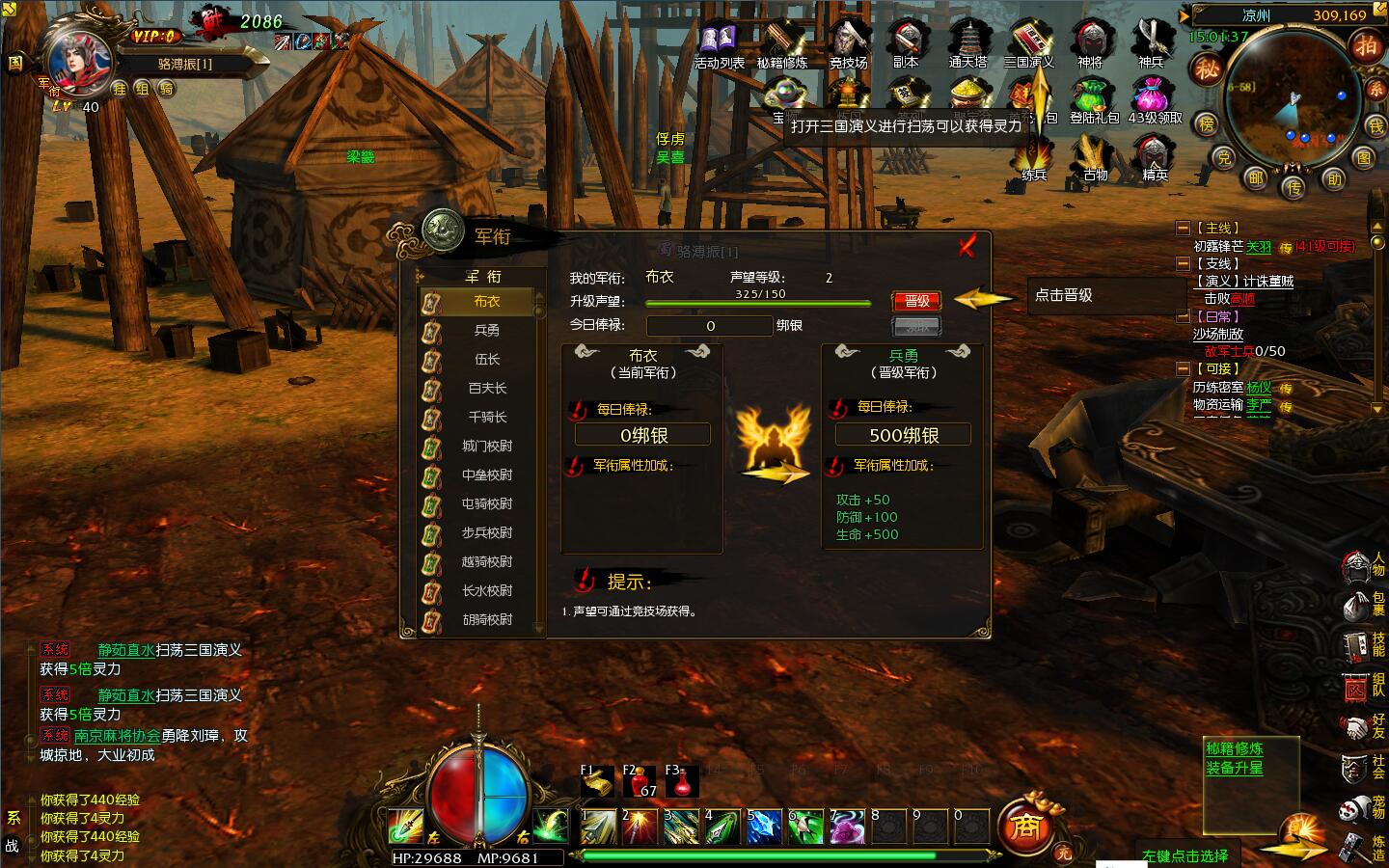Open the 登陆礼包 login gift pack
The width and height of the screenshot is (1389, 868).
tap(1094, 101)
